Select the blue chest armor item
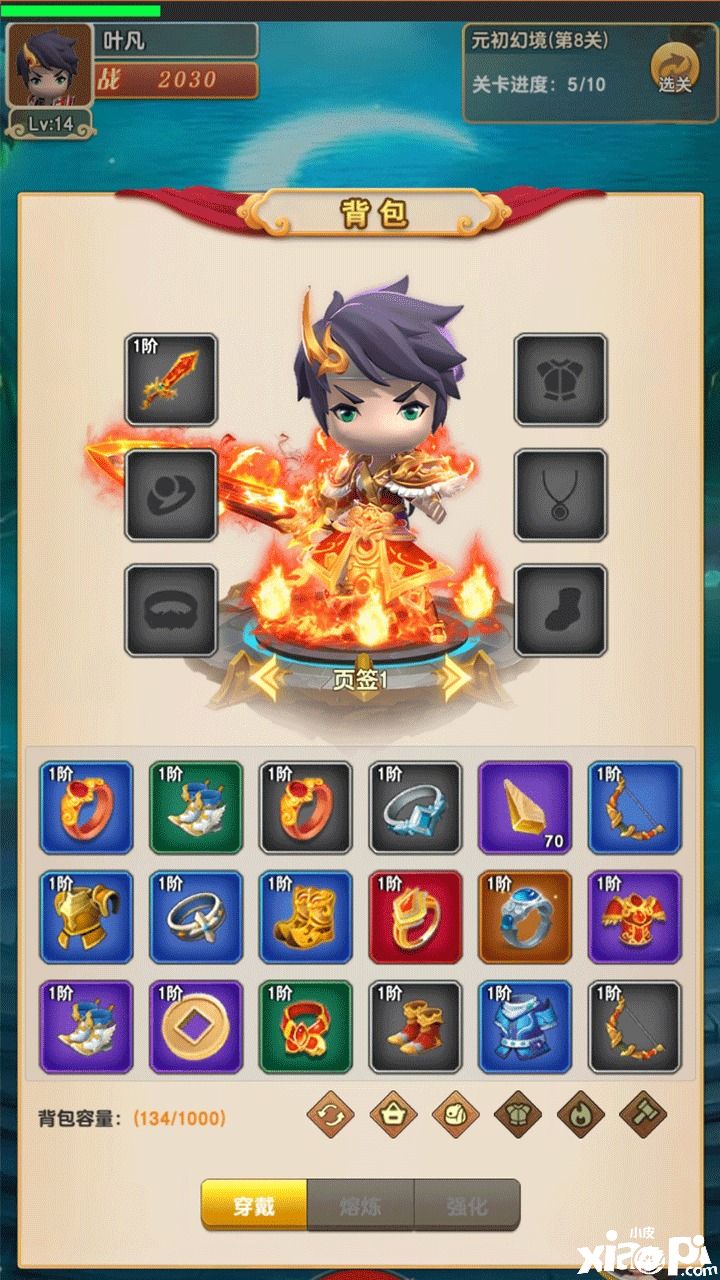The height and width of the screenshot is (1280, 720). click(525, 1027)
